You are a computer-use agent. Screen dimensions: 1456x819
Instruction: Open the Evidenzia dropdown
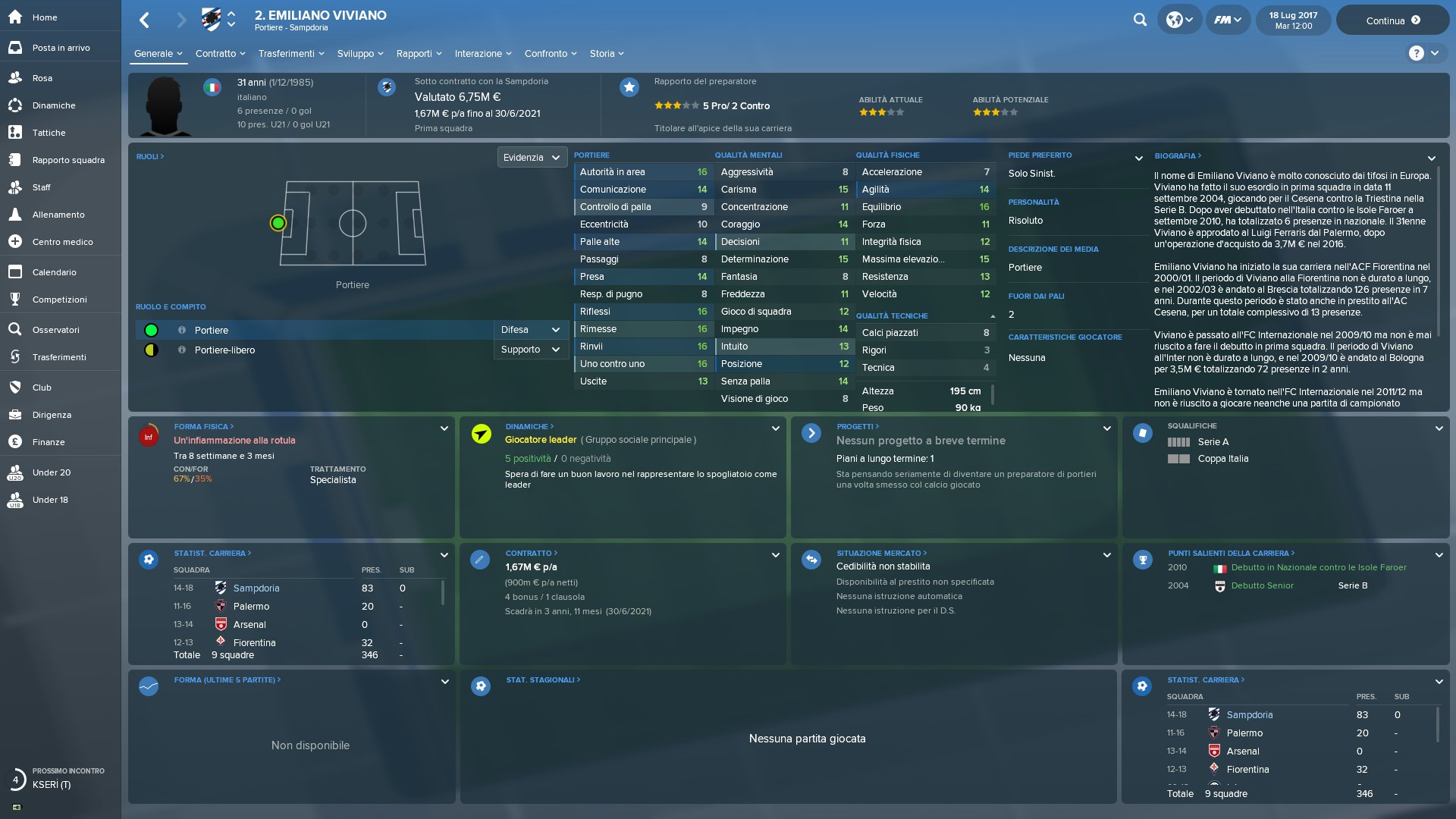point(532,158)
